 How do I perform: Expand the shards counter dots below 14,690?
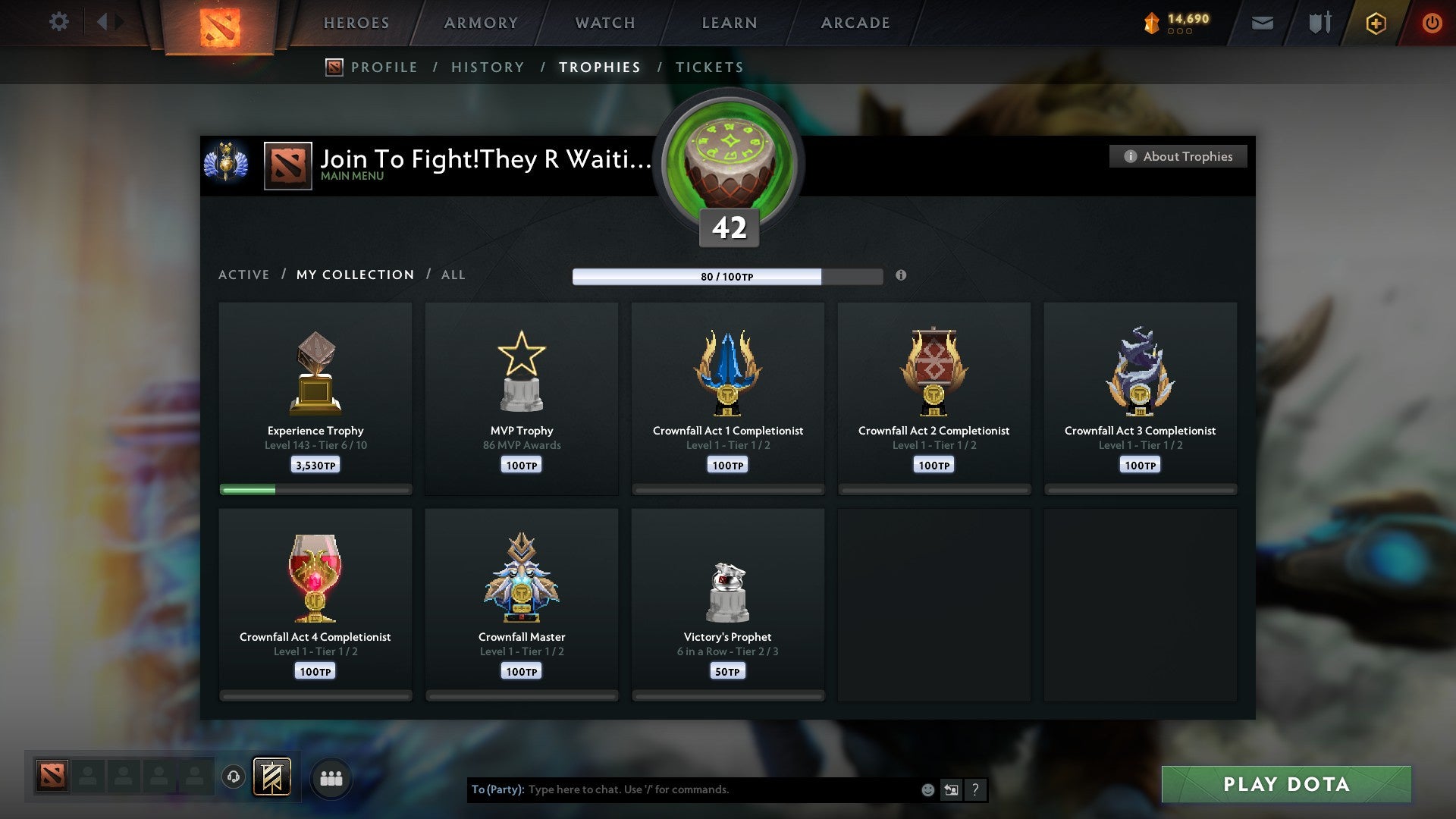[1181, 33]
